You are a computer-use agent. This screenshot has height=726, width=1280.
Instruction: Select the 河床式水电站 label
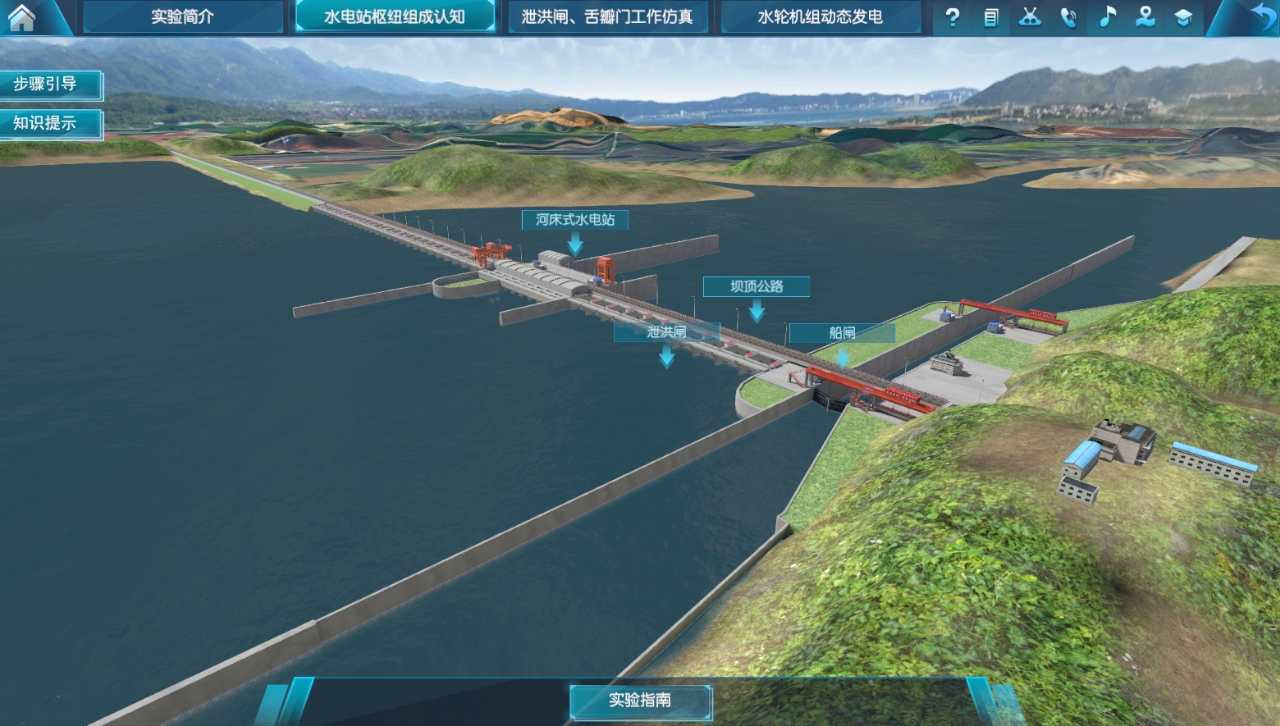pos(575,219)
